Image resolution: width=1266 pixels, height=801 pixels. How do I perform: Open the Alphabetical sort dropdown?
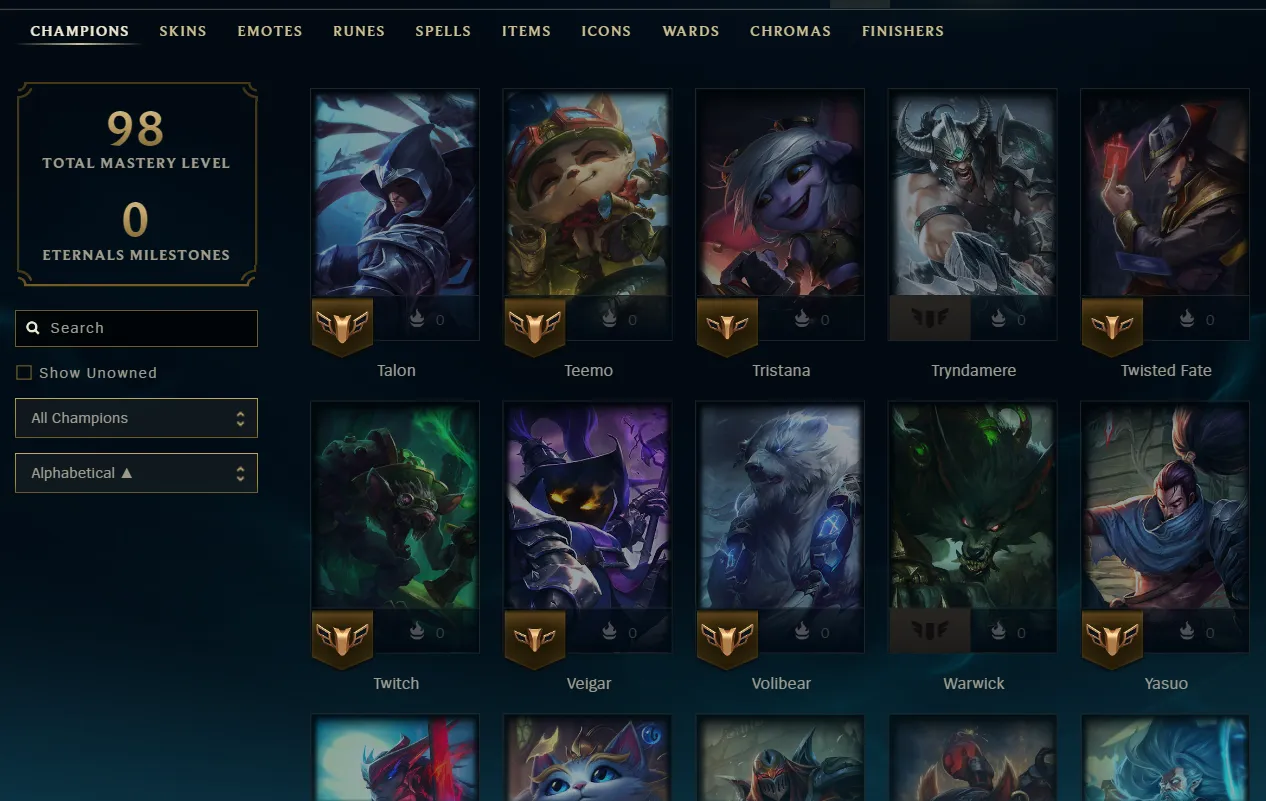point(137,473)
